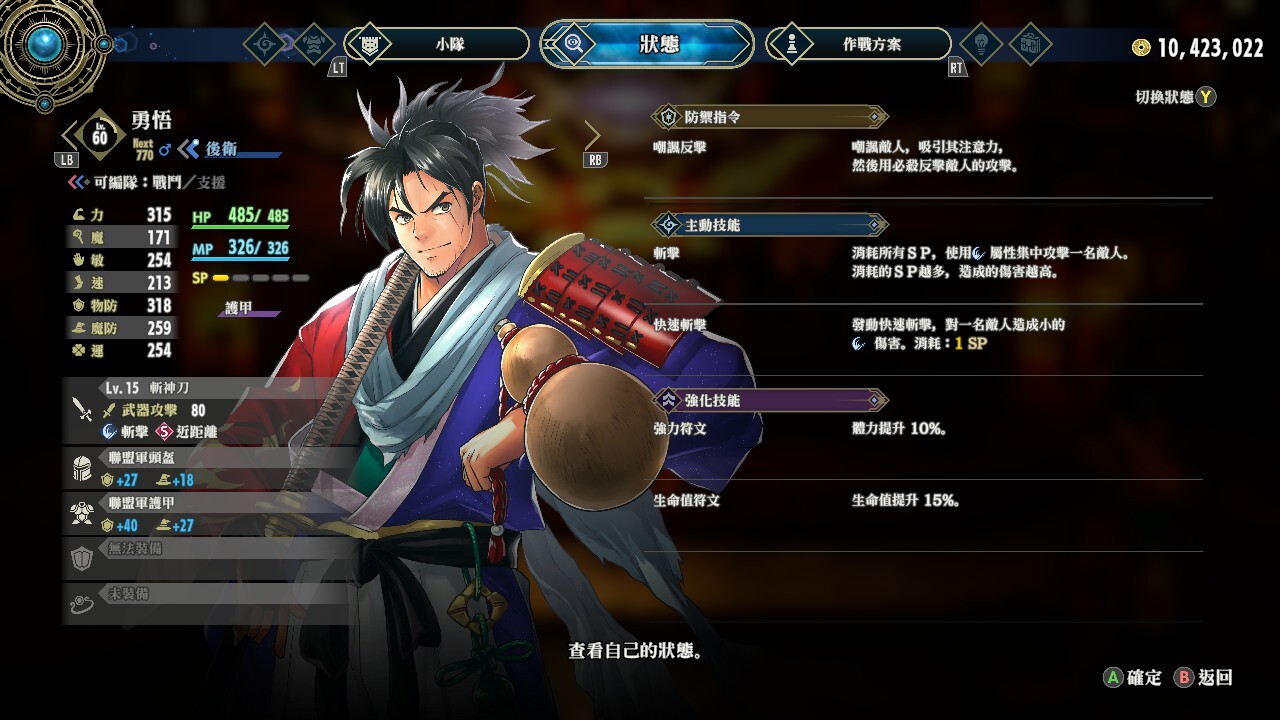Select the 嘲諷反擊 defense command
1280x720 pixels.
pyautogui.click(x=930, y=156)
